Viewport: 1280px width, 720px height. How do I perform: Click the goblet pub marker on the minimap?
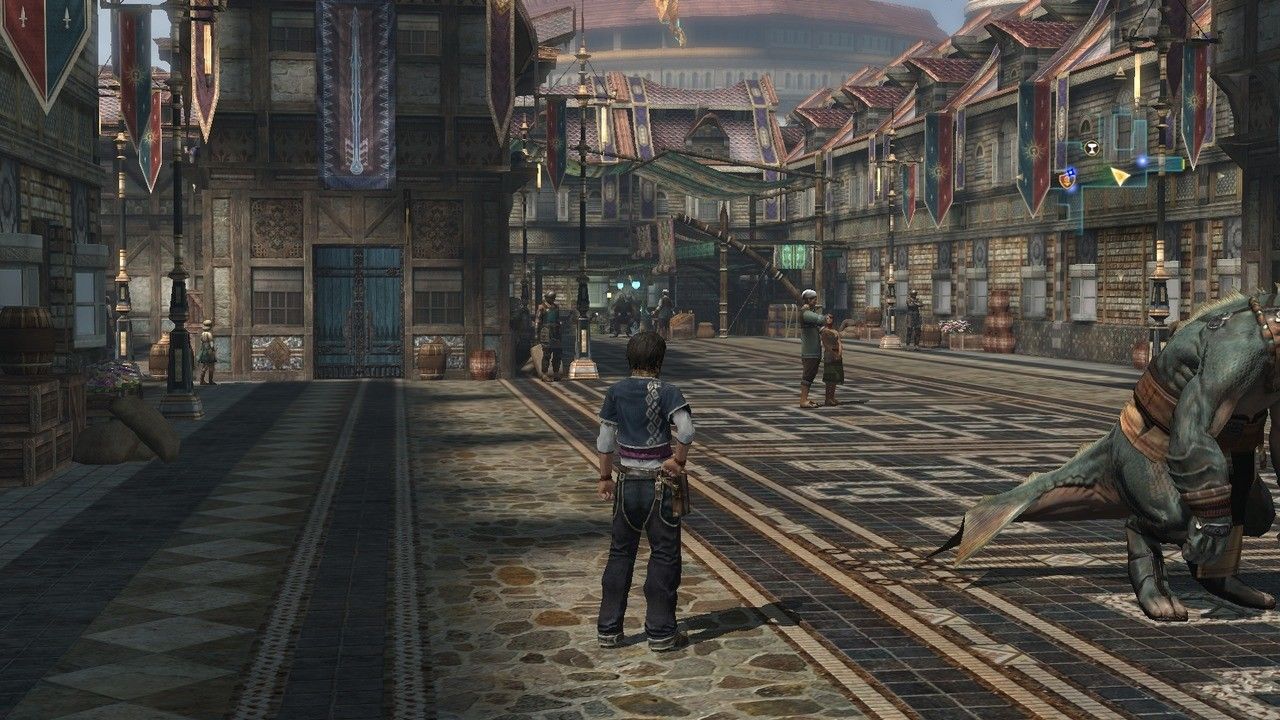[x=1091, y=148]
